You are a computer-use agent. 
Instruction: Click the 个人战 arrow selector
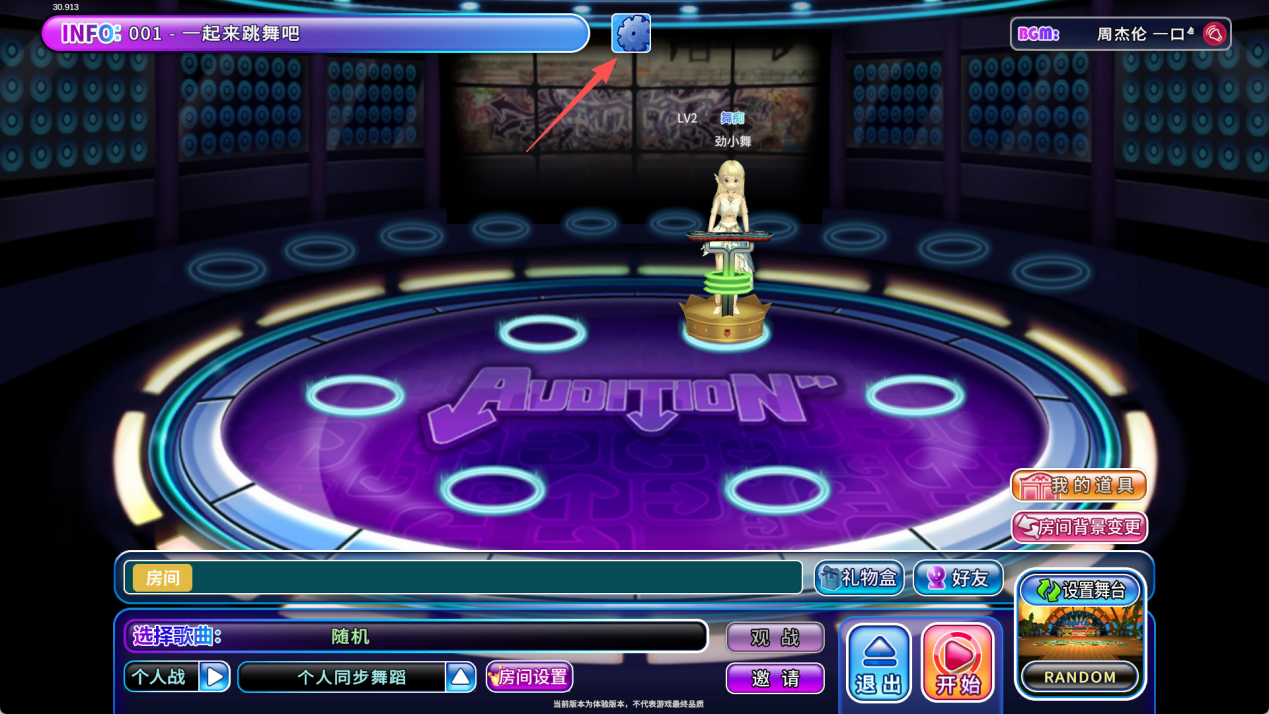click(214, 677)
